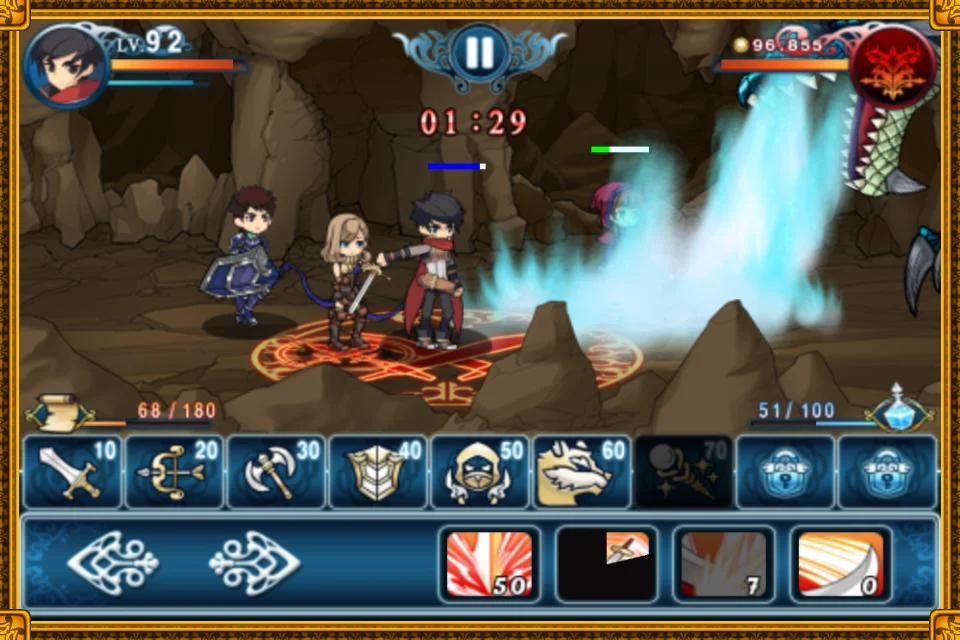Image resolution: width=960 pixels, height=640 pixels.
Task: Summon the bow archer unit costing 20
Action: (x=174, y=472)
